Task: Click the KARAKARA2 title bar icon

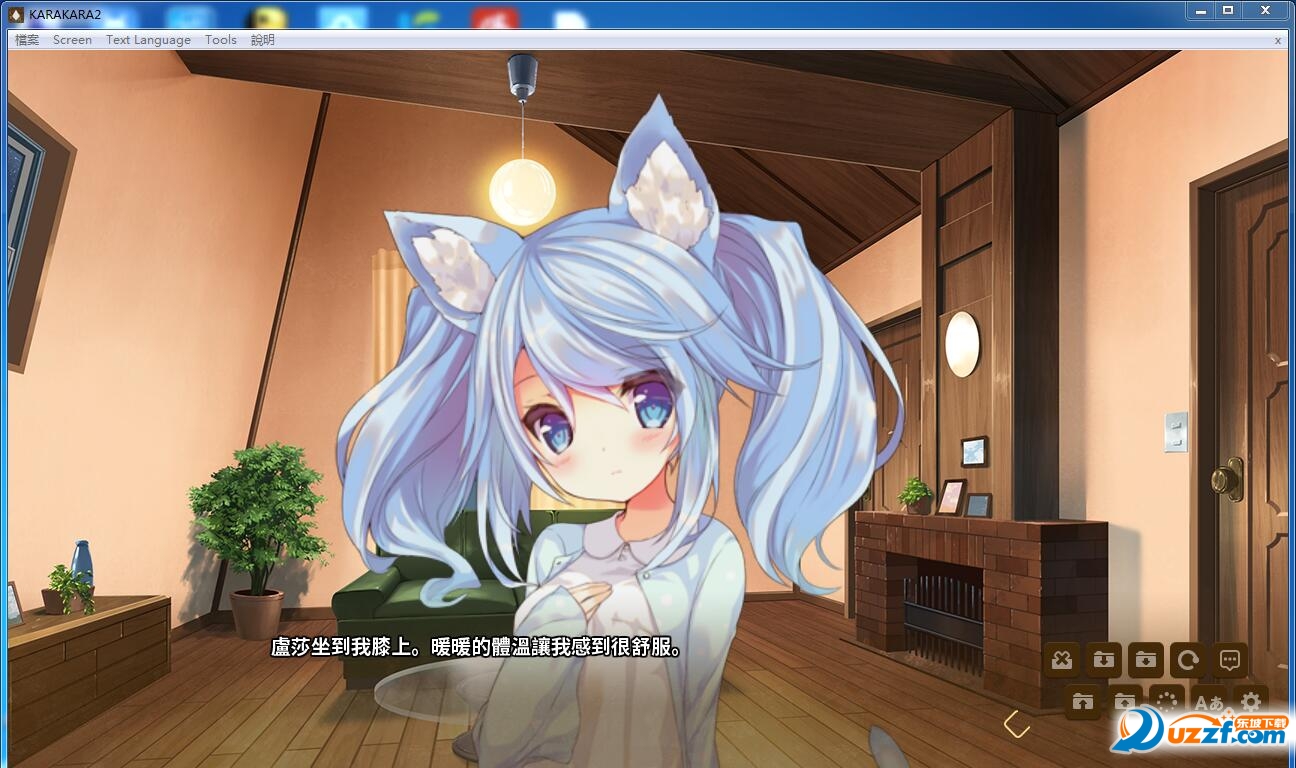Action: [16, 14]
